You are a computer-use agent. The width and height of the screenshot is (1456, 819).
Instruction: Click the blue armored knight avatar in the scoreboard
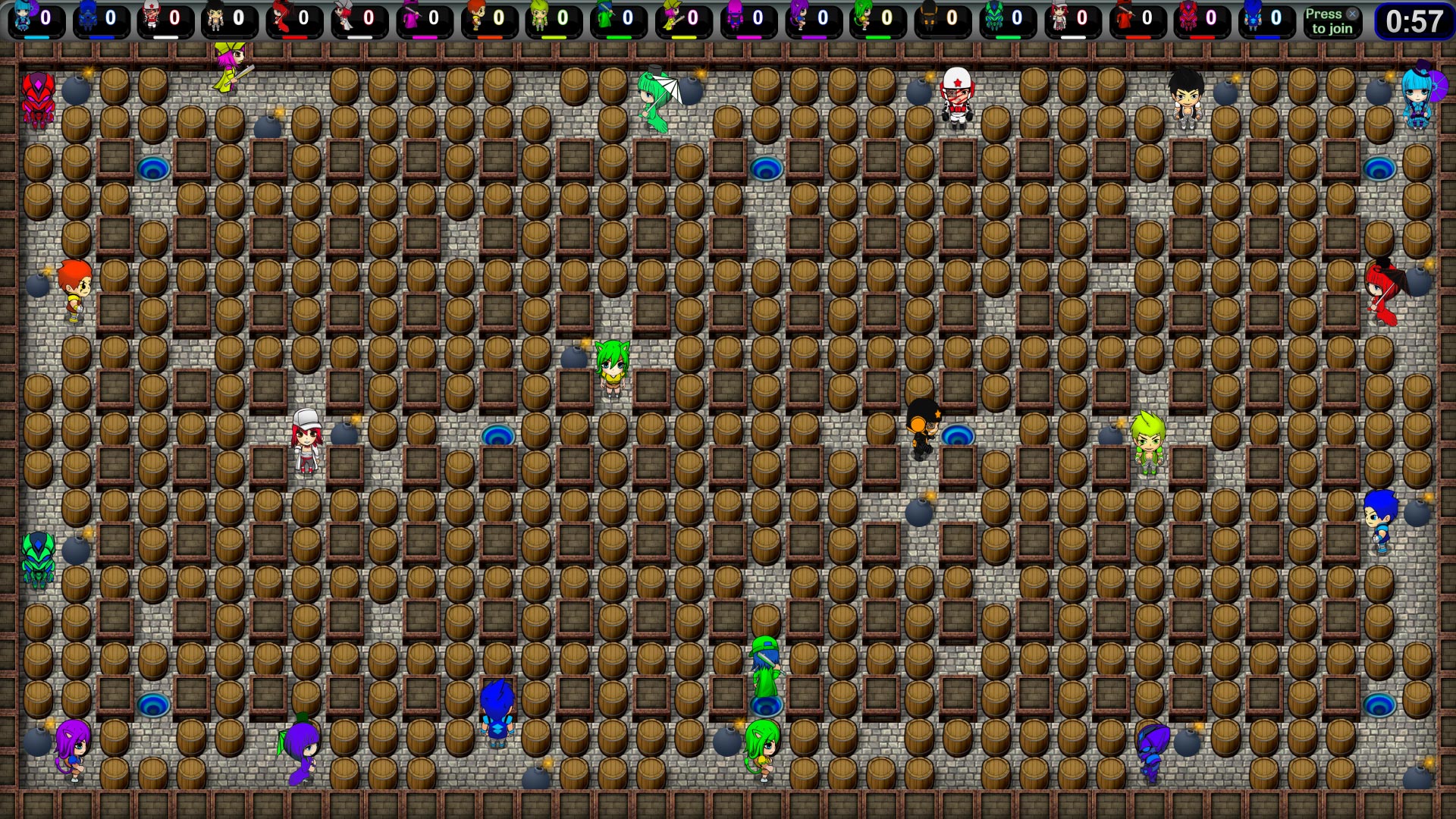[87, 17]
